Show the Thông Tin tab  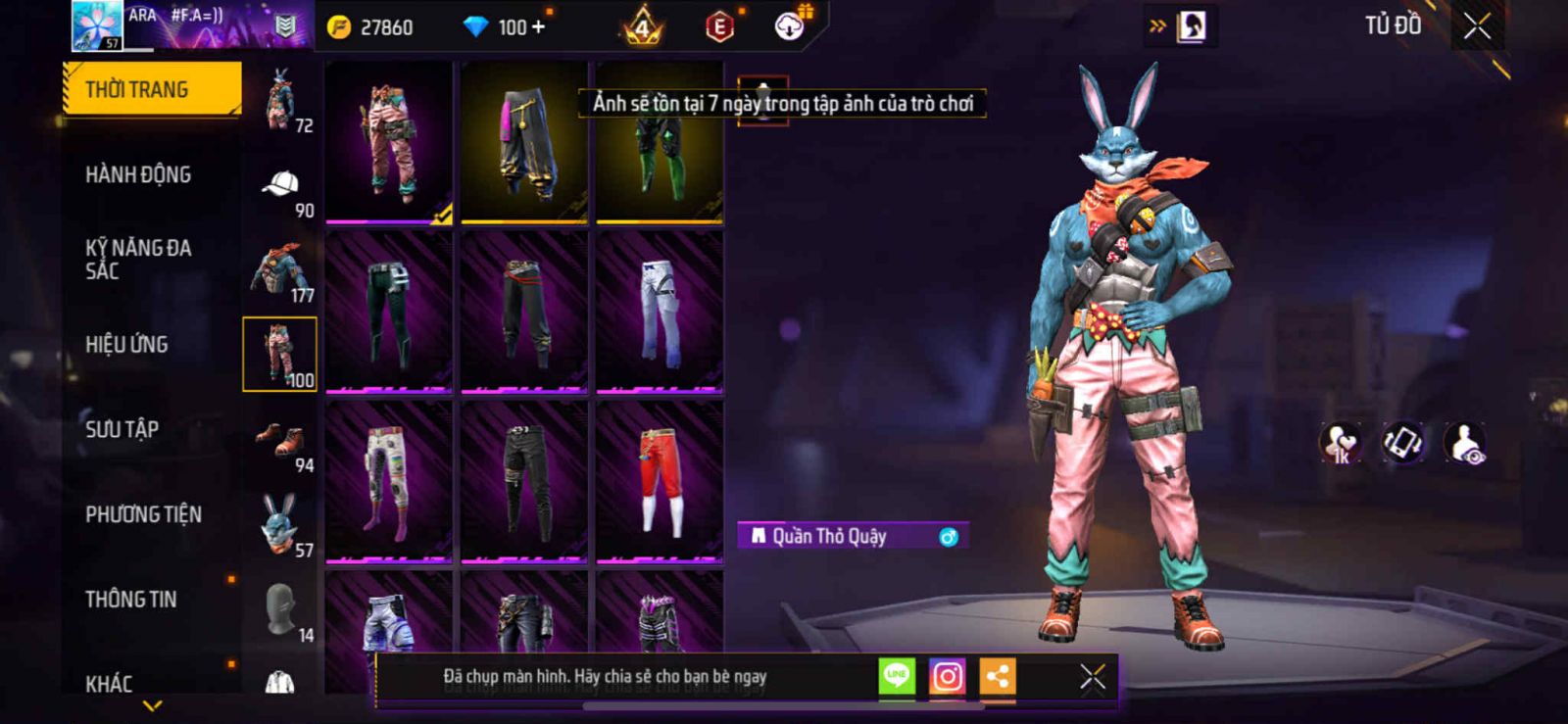131,600
